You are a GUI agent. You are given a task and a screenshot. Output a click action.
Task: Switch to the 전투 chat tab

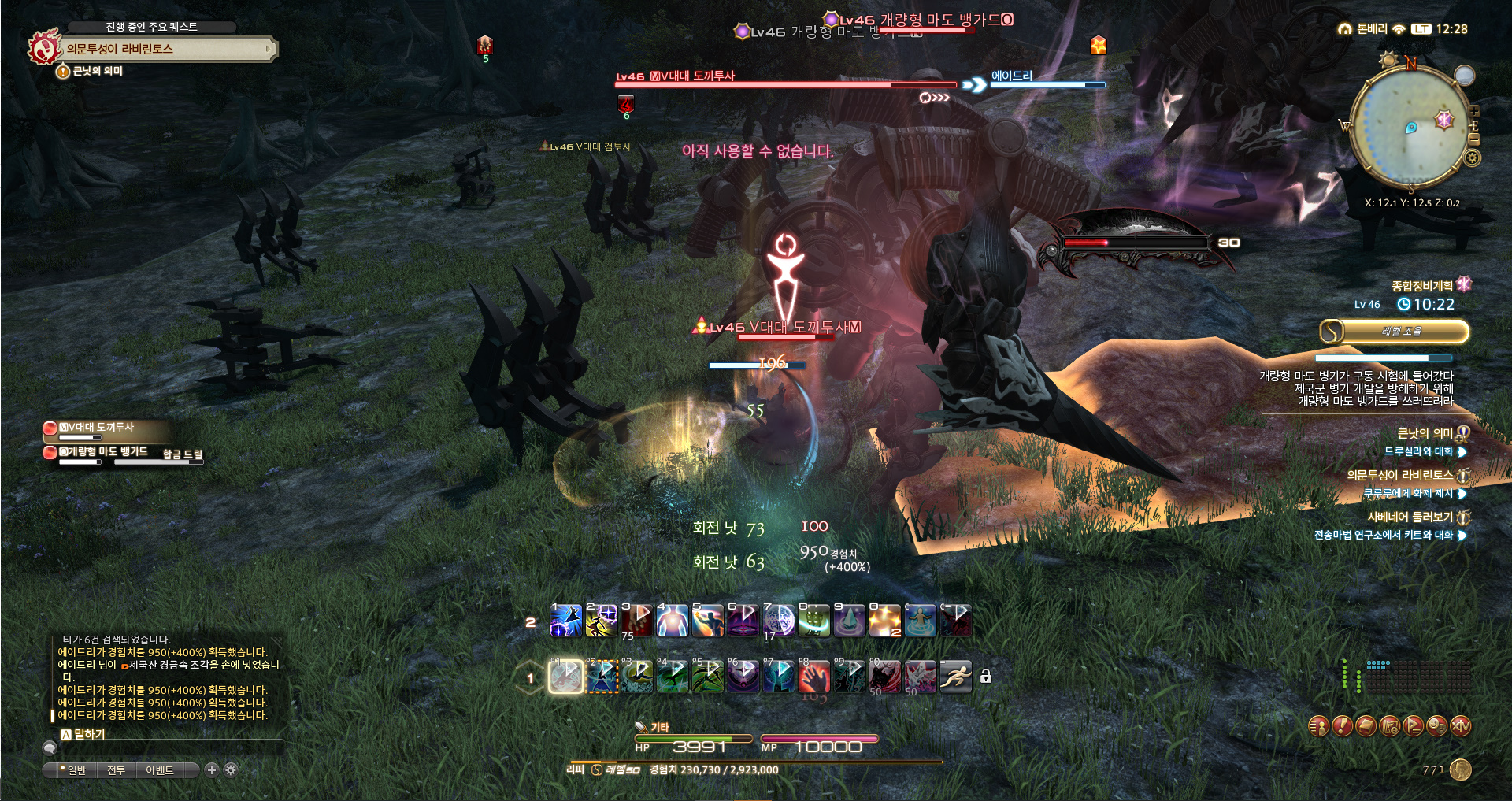pos(116,770)
